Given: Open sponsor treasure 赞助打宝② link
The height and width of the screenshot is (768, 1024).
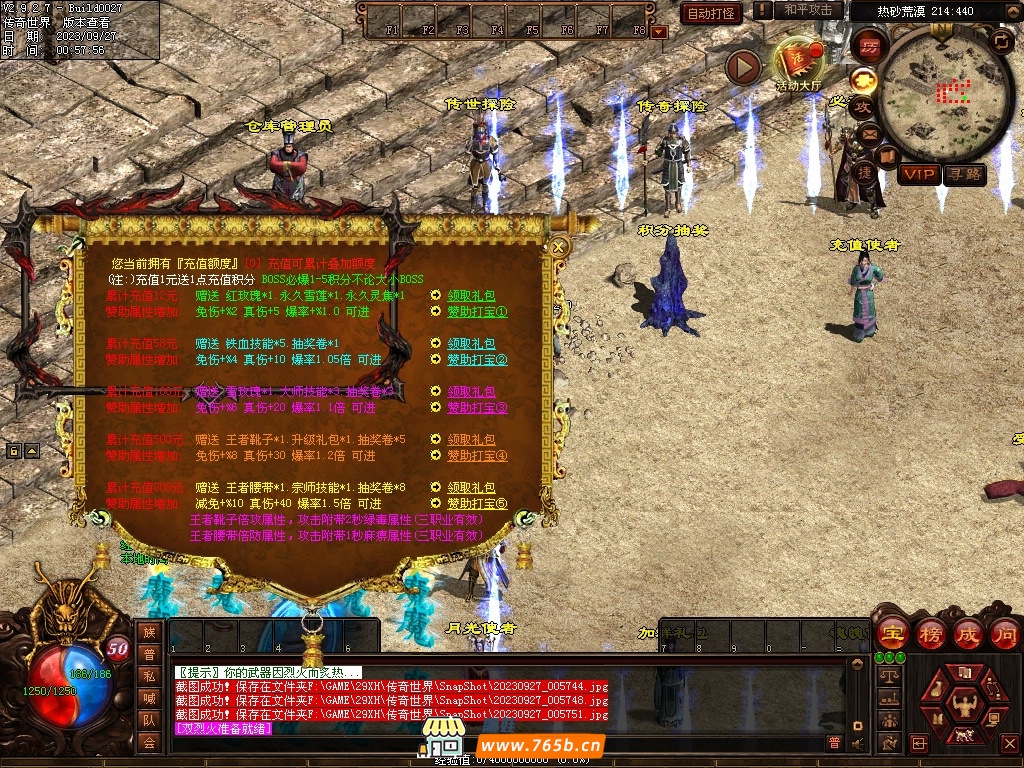Looking at the screenshot, I should 477,360.
